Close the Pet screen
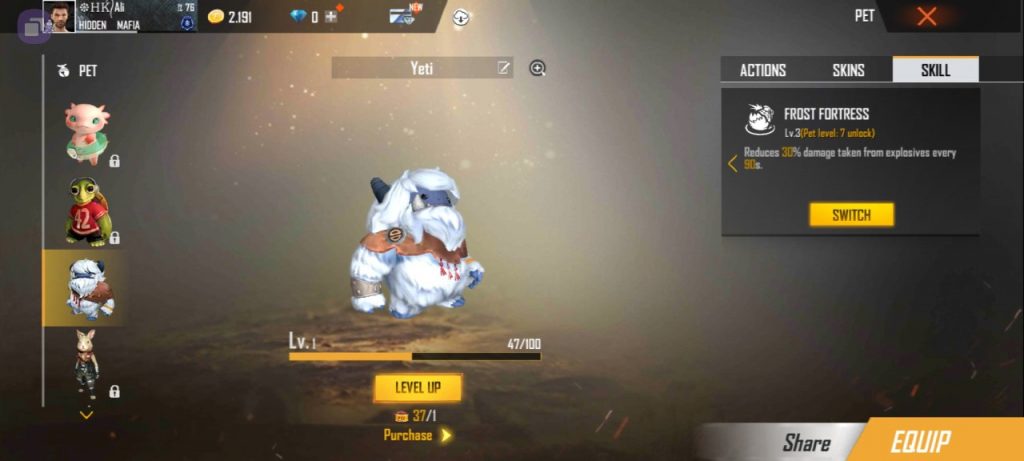 [927, 16]
